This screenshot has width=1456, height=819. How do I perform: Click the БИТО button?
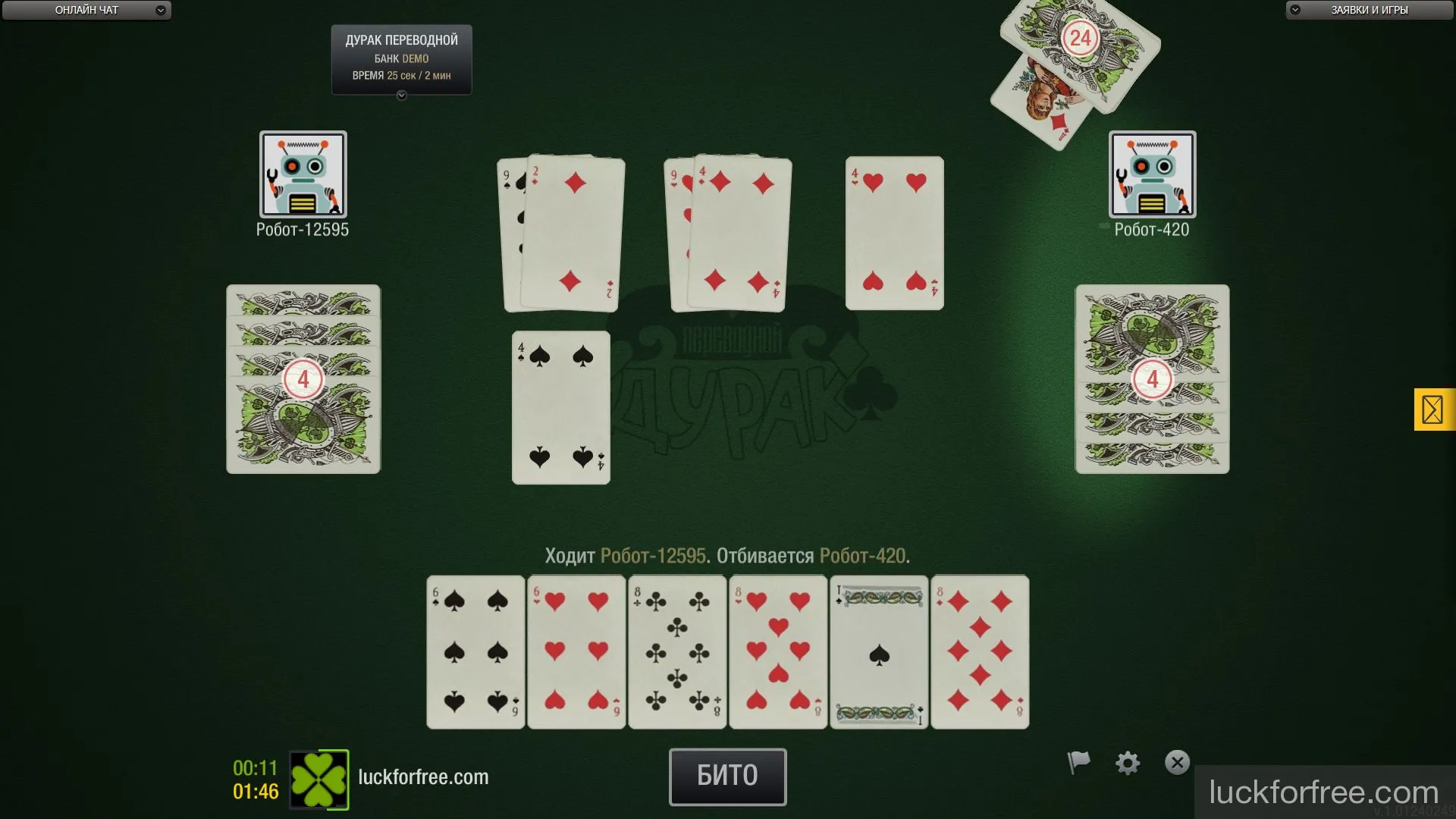tap(727, 777)
